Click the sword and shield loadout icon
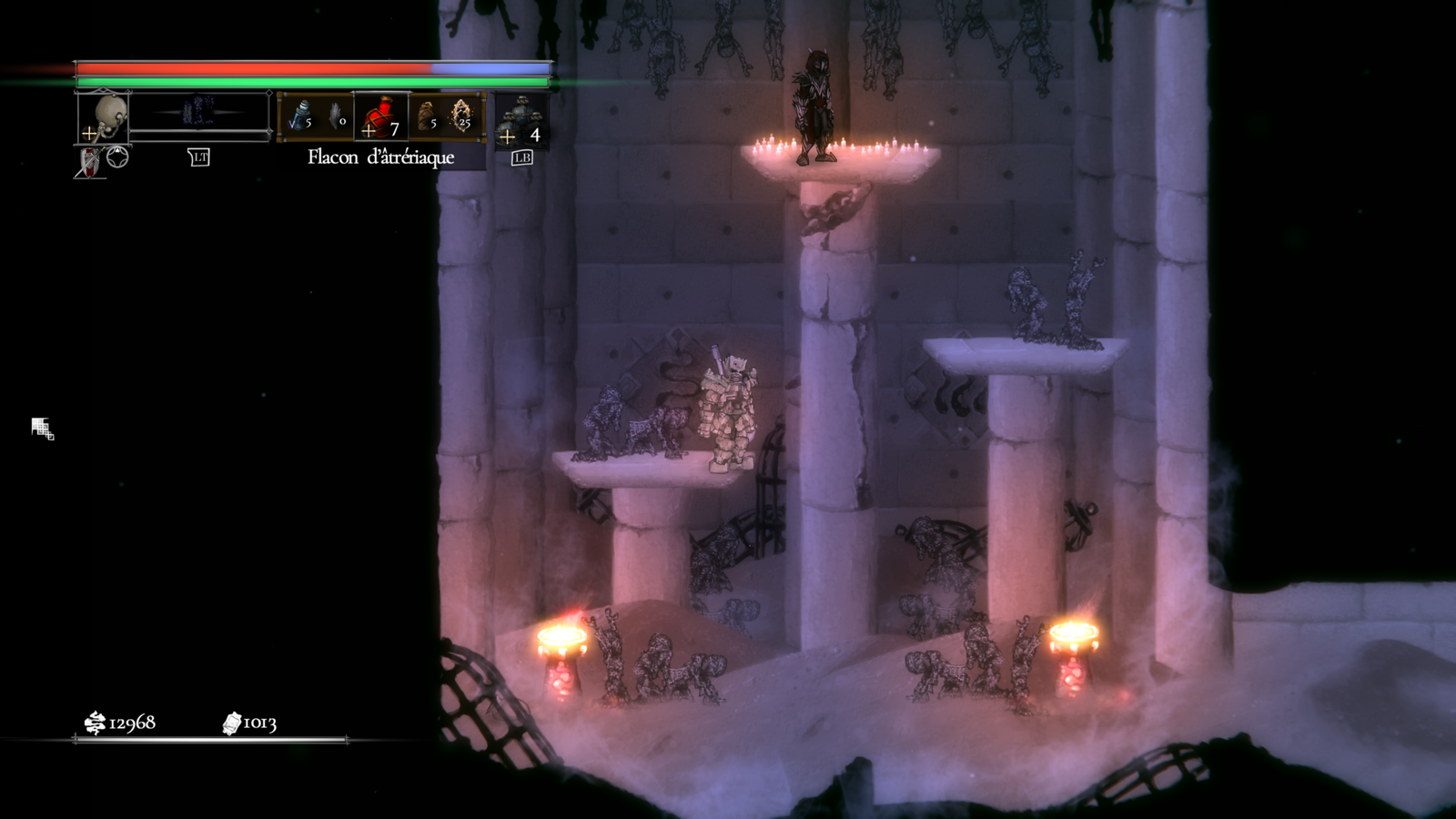The width and height of the screenshot is (1456, 819). 89,163
